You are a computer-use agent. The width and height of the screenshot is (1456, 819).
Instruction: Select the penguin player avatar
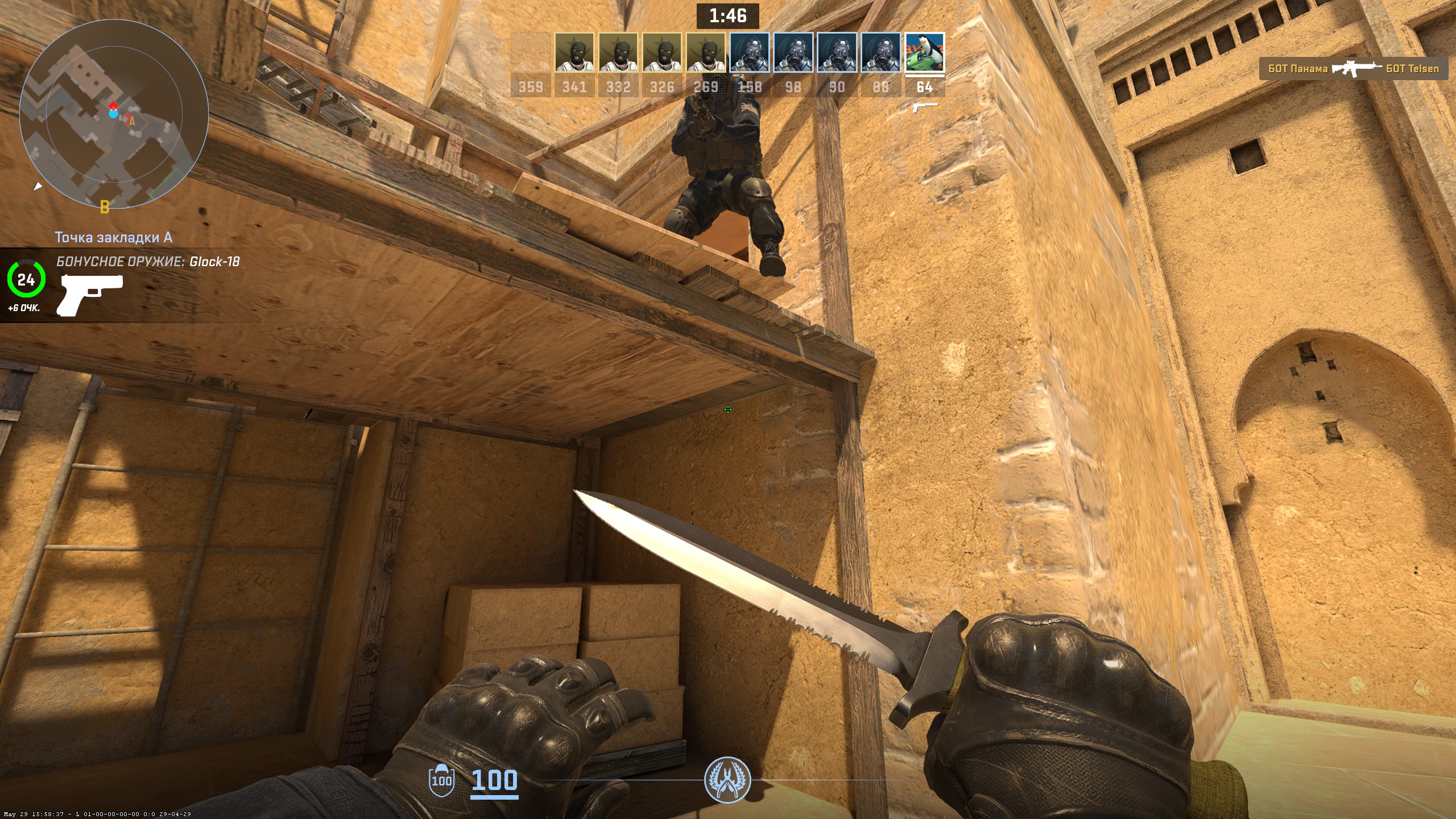[924, 52]
